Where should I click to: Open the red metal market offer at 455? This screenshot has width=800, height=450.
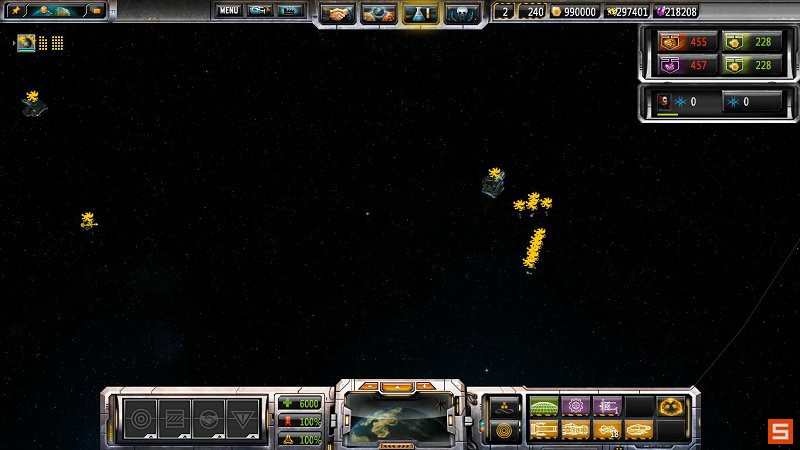pyautogui.click(x=682, y=42)
